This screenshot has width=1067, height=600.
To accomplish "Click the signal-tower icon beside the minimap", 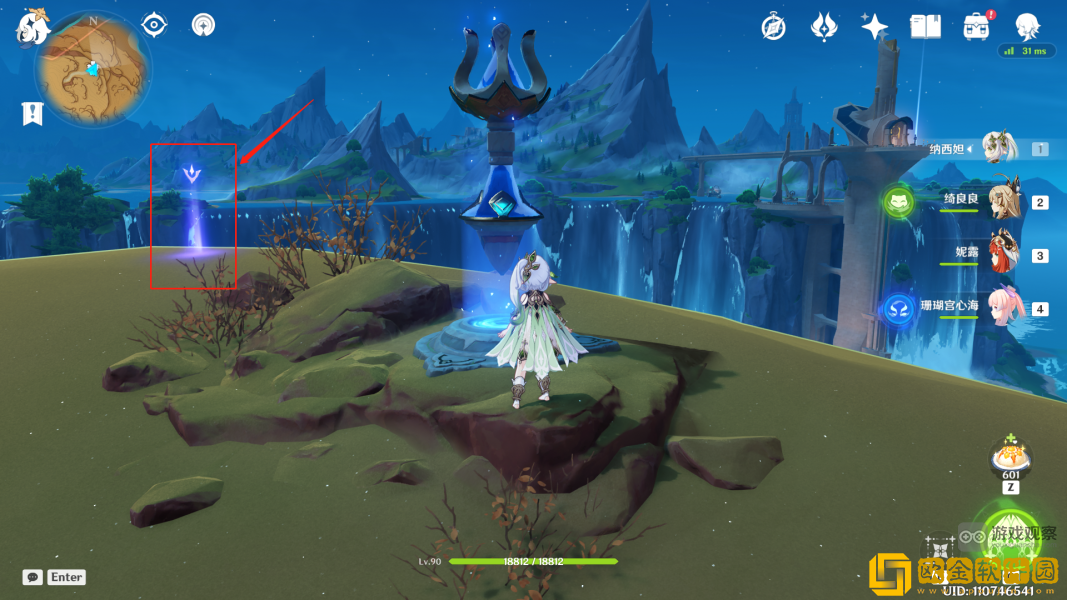I will pos(203,25).
